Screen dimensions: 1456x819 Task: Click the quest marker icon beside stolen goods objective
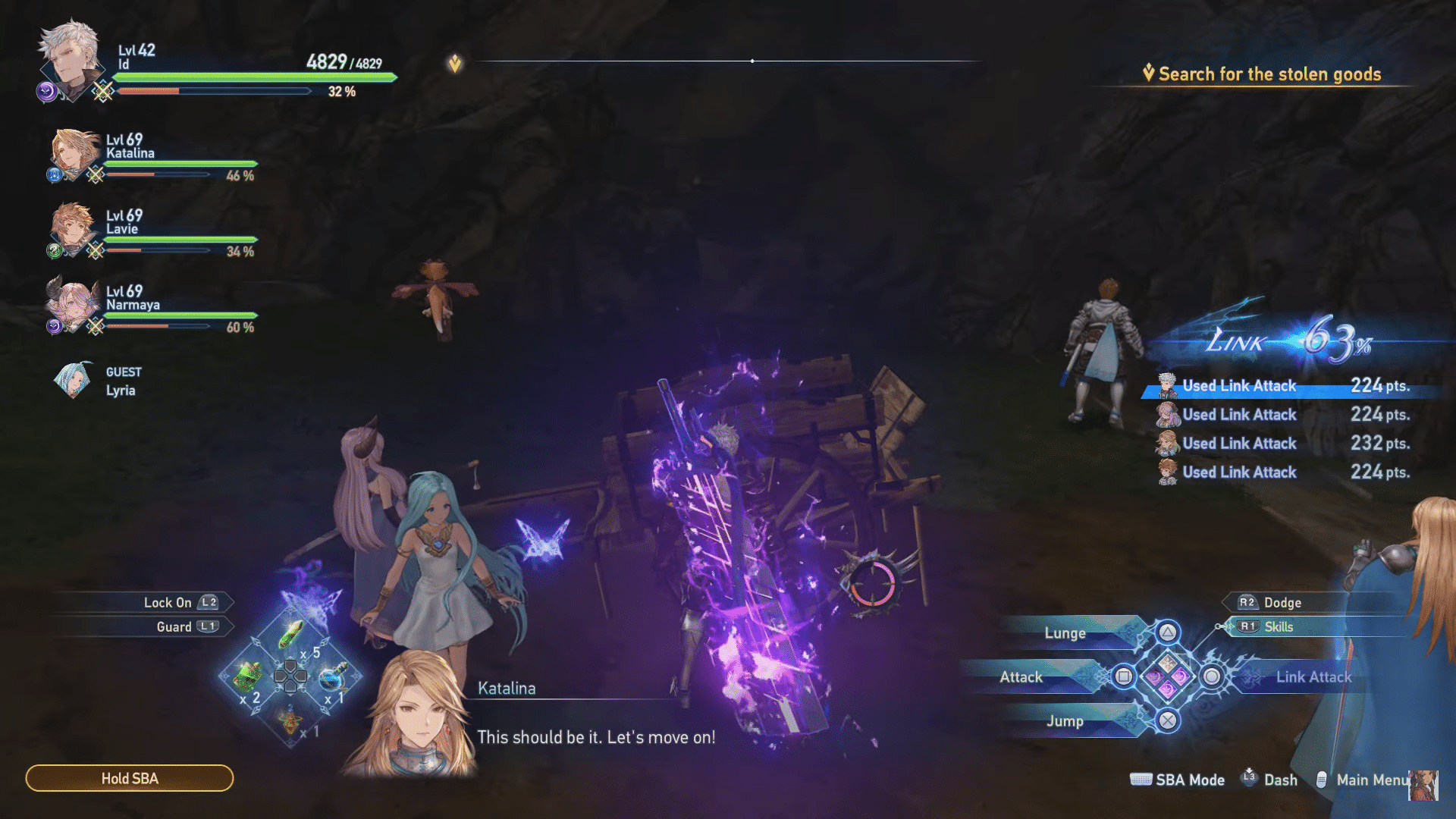point(1148,73)
